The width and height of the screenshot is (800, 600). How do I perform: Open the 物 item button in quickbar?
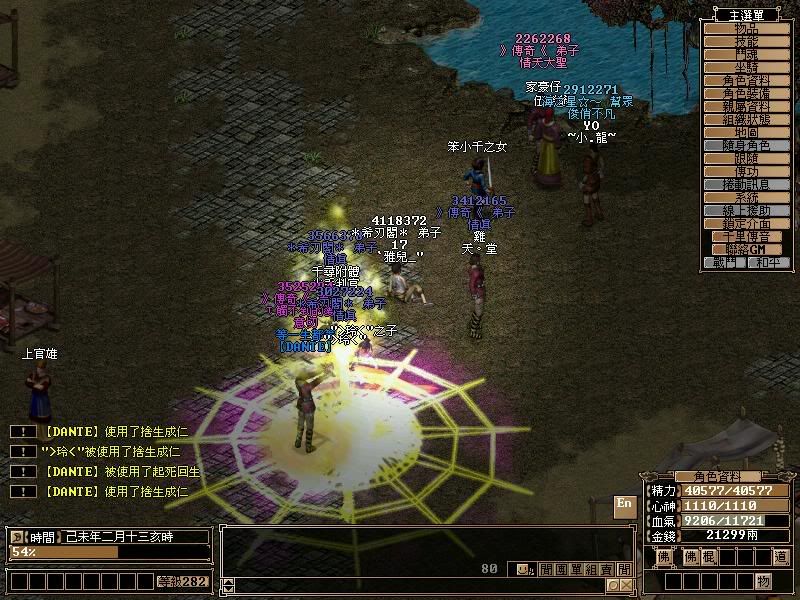click(x=763, y=581)
